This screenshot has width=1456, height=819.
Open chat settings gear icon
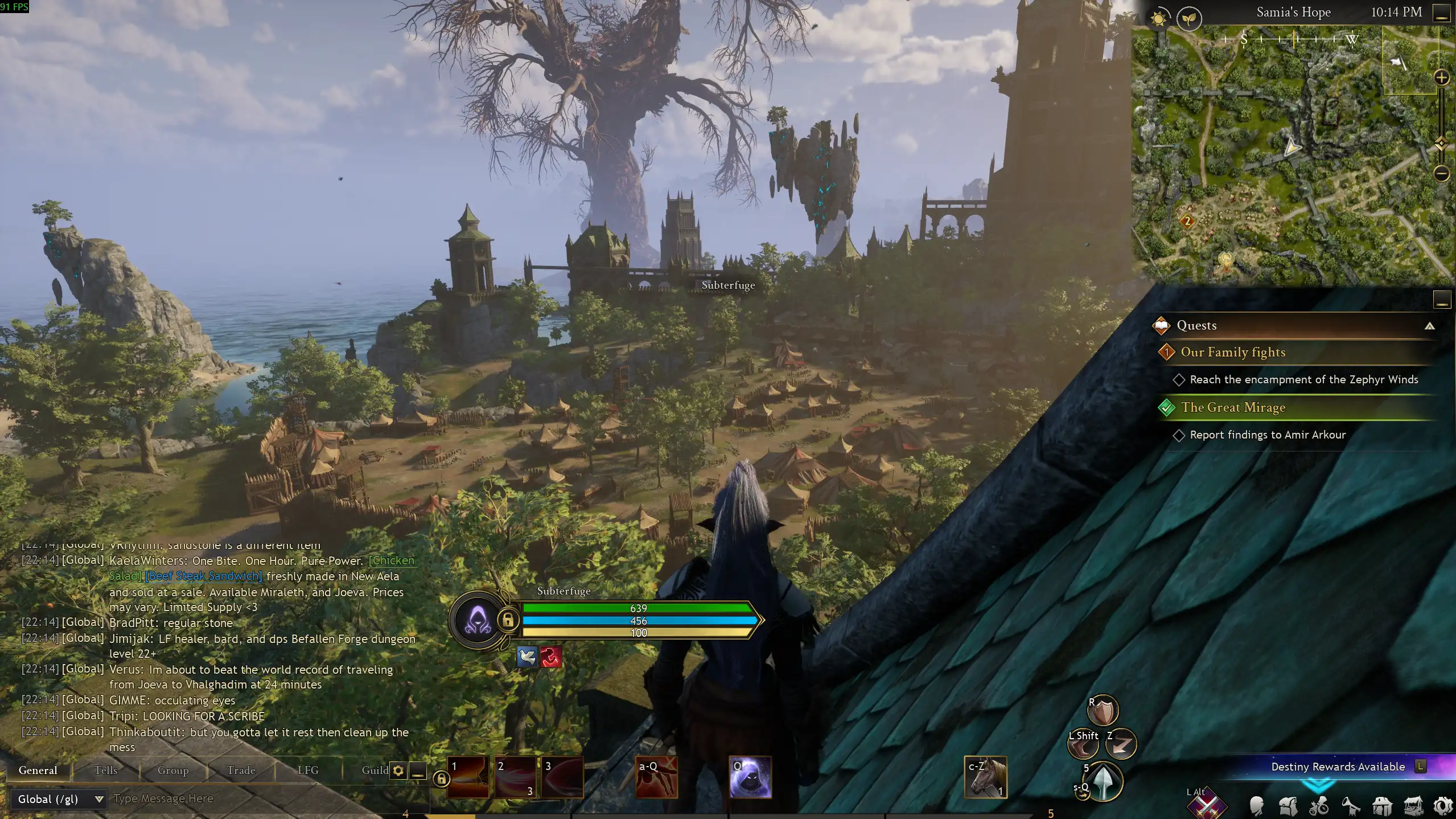pyautogui.click(x=398, y=771)
